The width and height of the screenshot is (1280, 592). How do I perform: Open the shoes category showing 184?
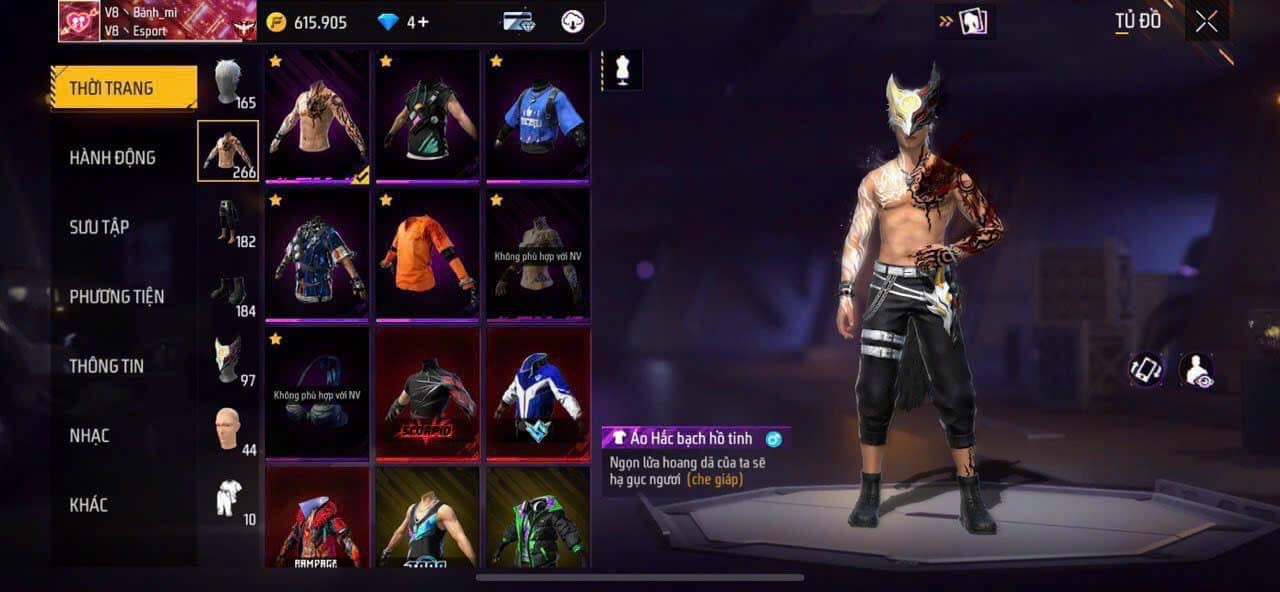tap(229, 291)
